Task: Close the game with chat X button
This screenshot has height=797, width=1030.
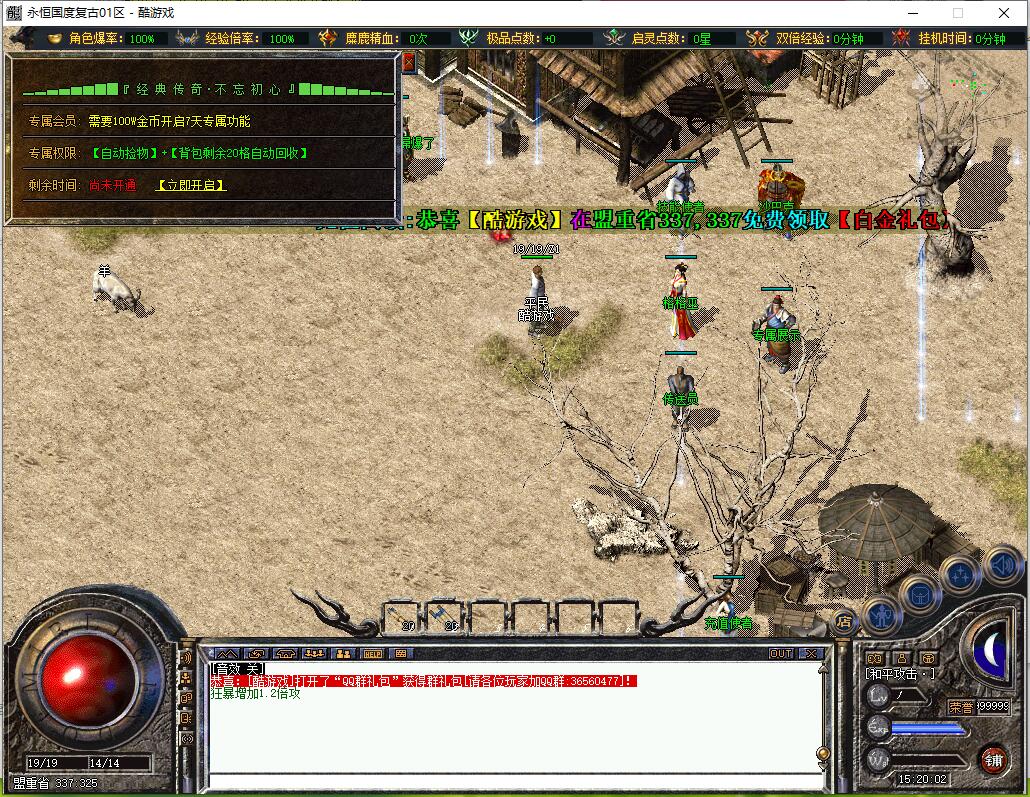Action: [811, 653]
